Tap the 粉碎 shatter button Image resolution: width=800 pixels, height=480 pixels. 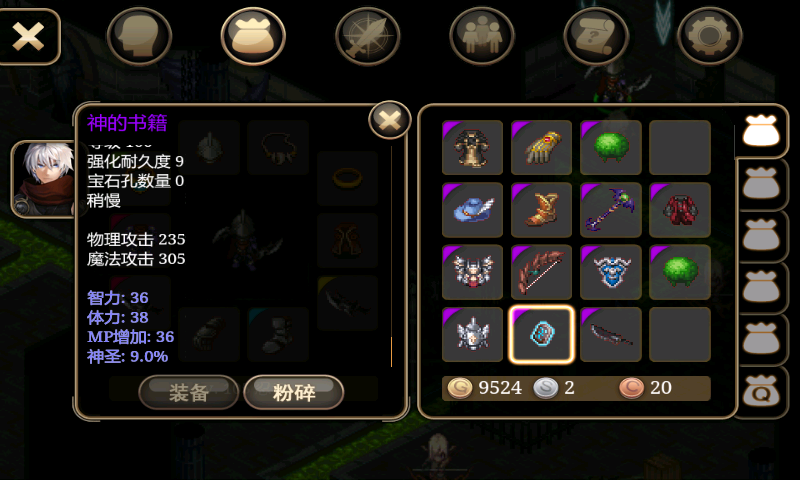tap(294, 392)
